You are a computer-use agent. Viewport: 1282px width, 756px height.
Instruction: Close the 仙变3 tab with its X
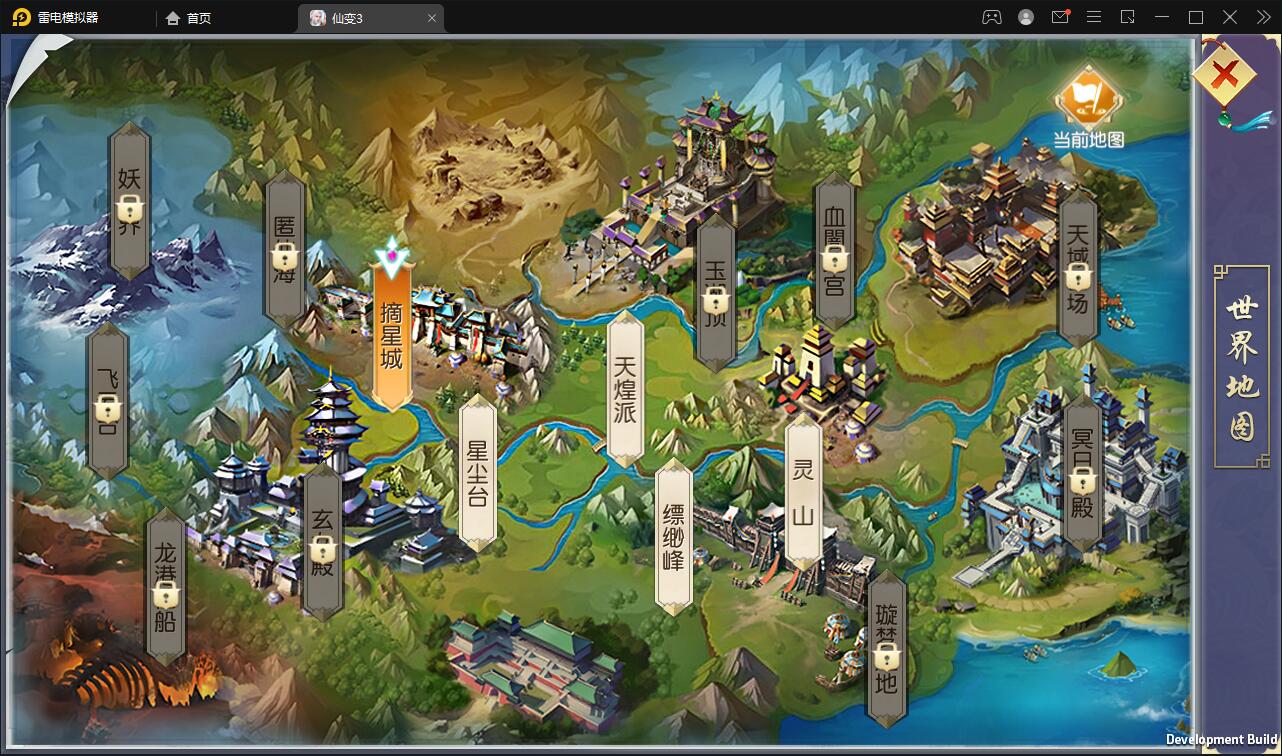[x=431, y=17]
